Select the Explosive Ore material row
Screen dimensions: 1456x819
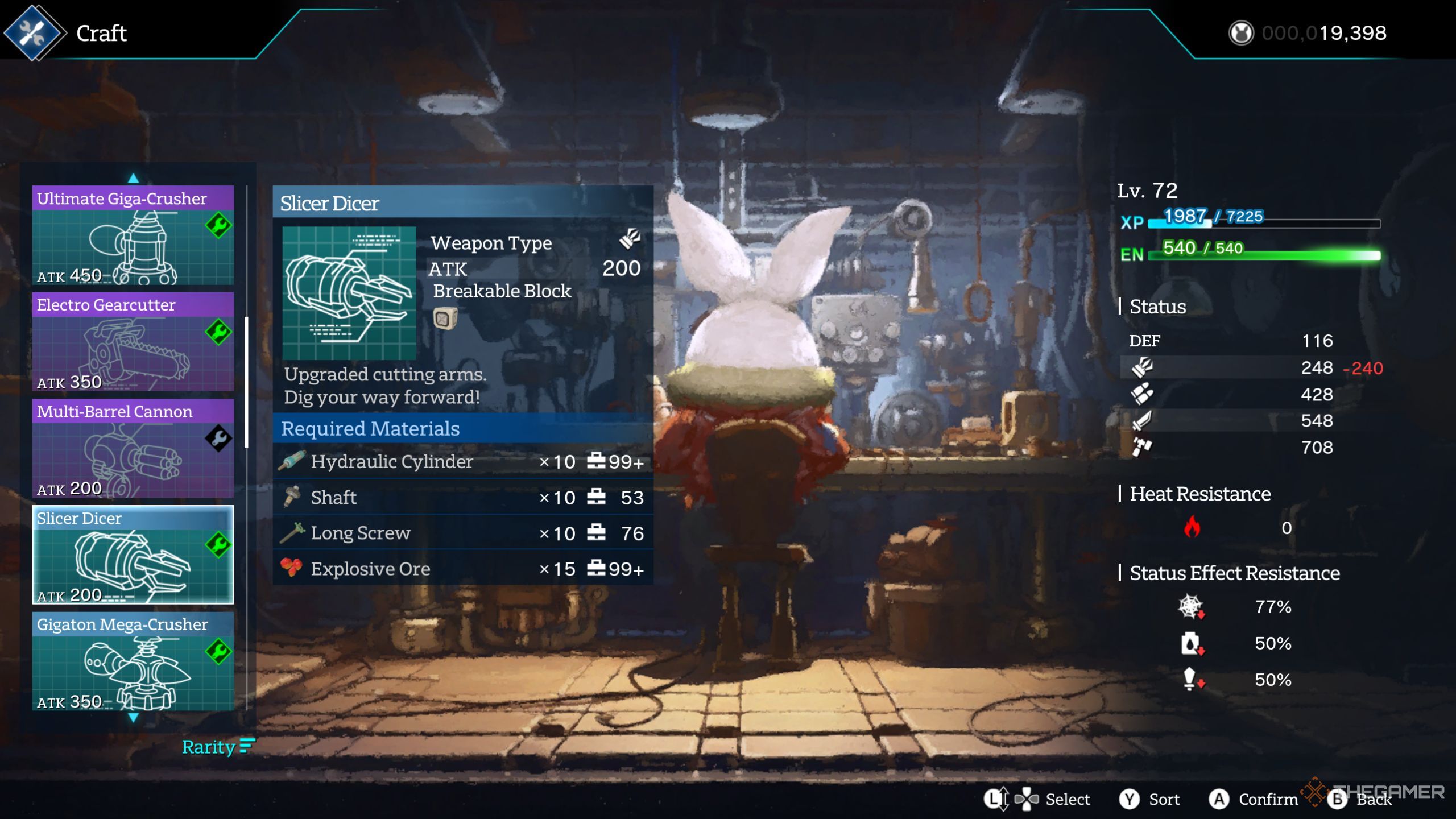(462, 568)
